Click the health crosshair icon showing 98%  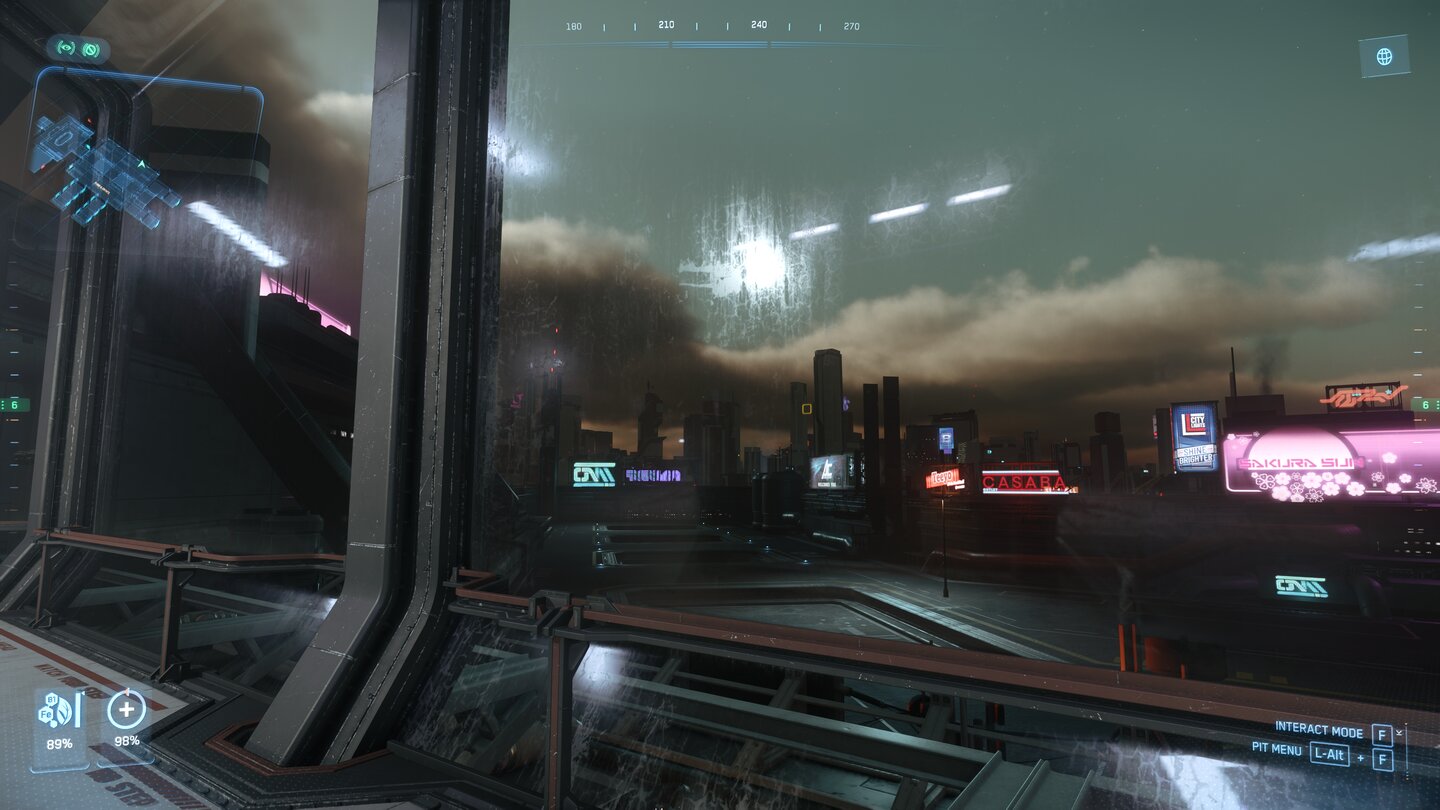(126, 710)
